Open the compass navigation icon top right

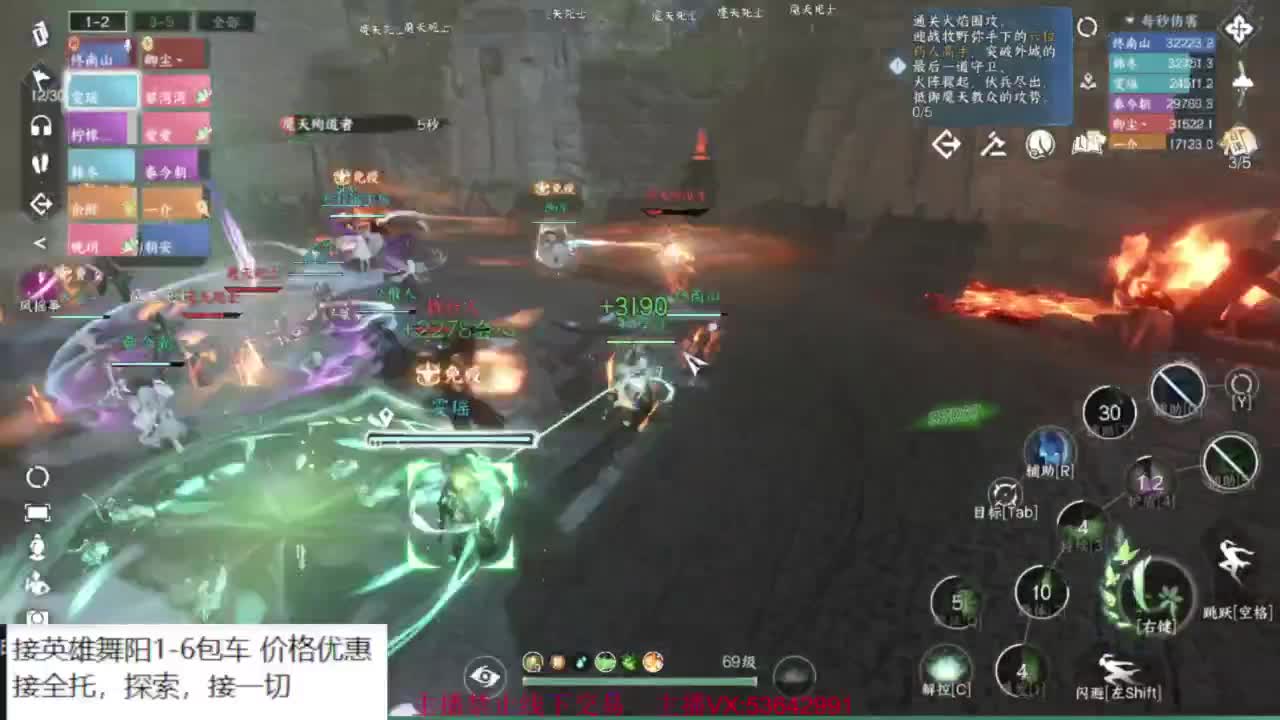click(x=1241, y=27)
